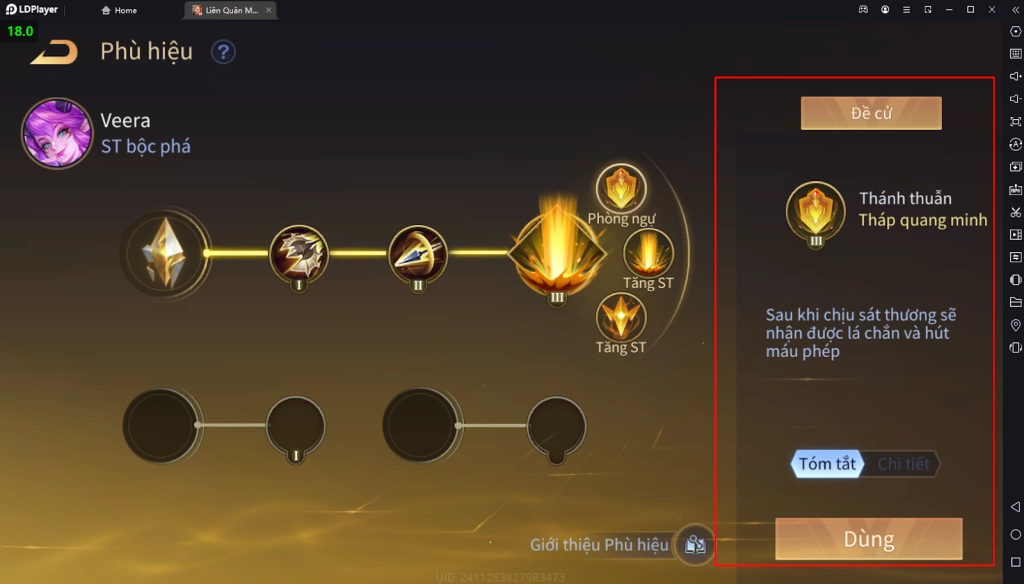This screenshot has height=584, width=1024.
Task: Select the white crystal base badge node
Action: coord(166,252)
